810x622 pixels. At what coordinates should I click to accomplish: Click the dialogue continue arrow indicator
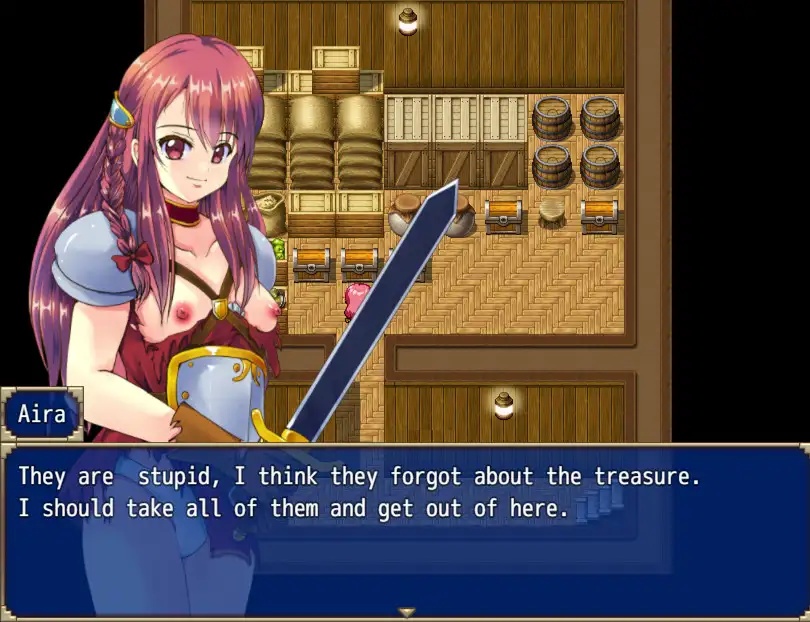click(x=405, y=612)
